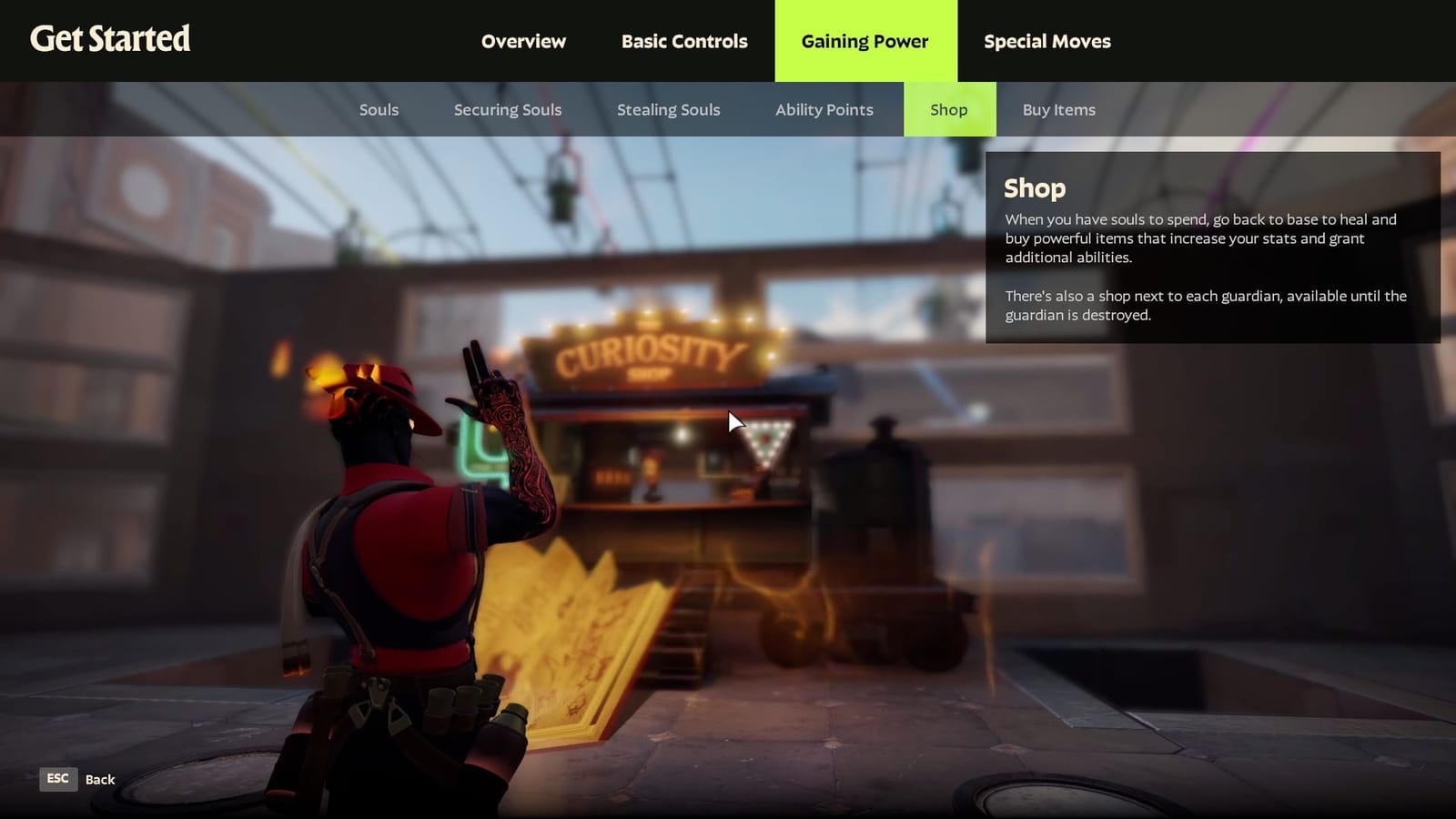
Task: Open the Stealing Souls tutorial
Action: [669, 109]
